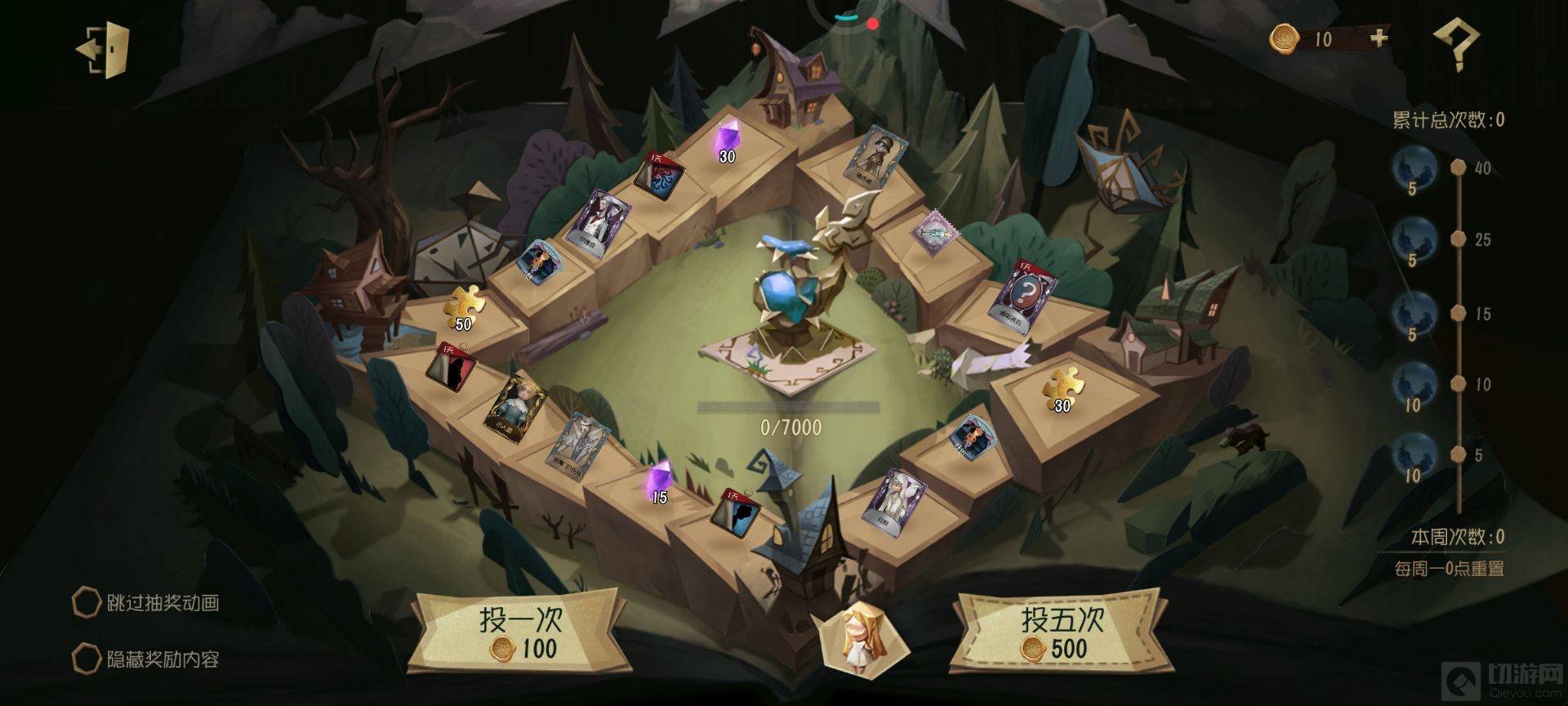Exit through the door icon
1568x706 pixels.
[105, 50]
